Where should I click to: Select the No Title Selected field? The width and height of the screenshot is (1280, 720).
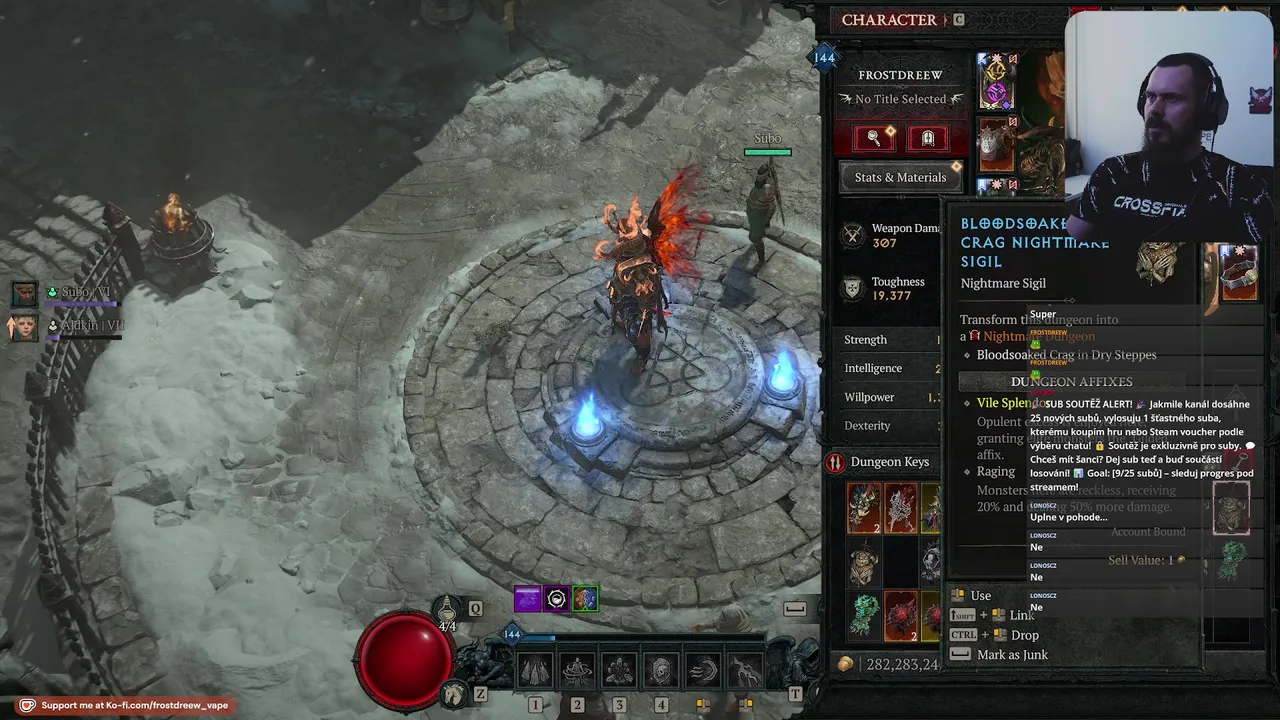pos(900,99)
